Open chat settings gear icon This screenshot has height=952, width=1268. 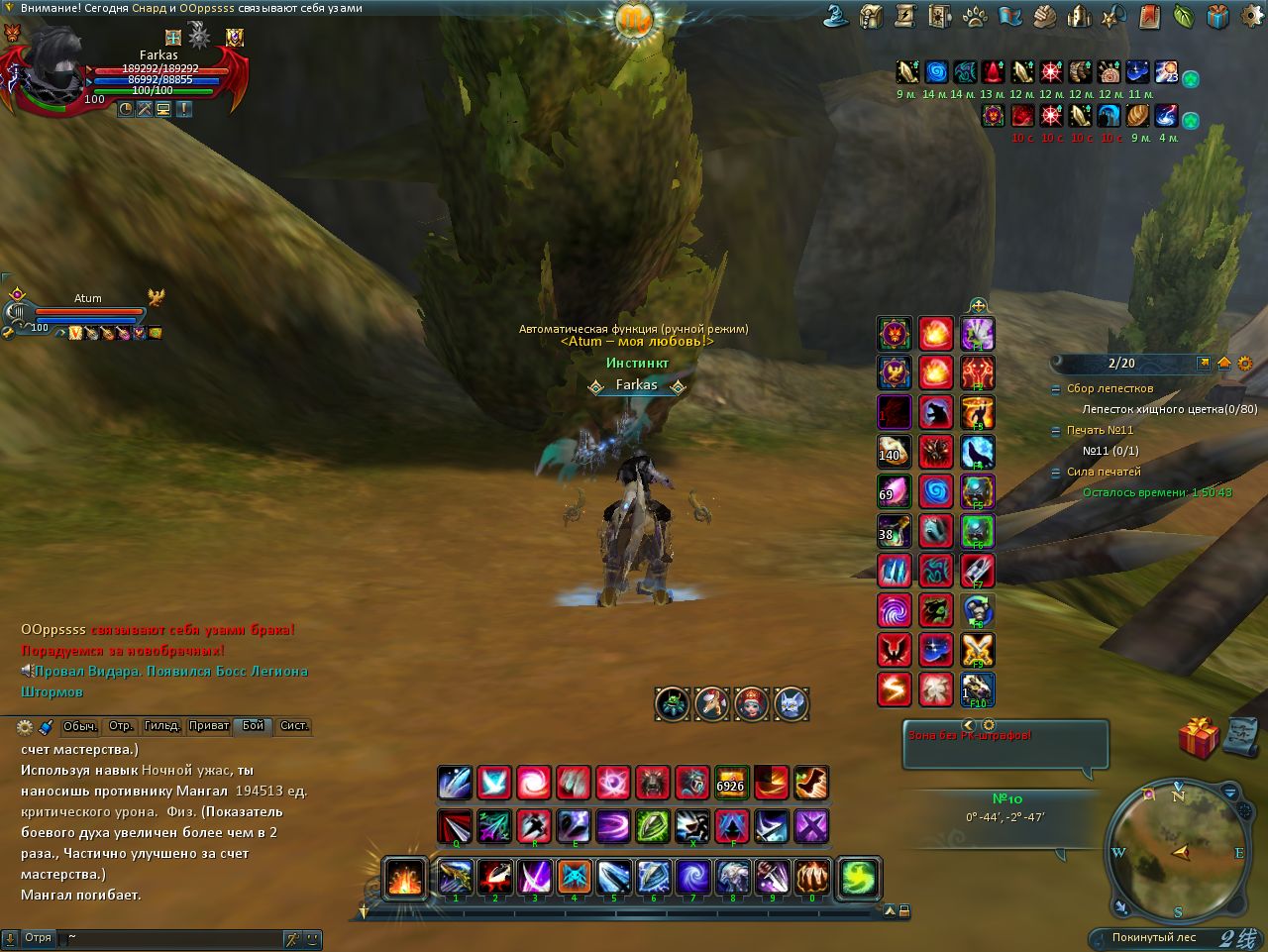[25, 727]
